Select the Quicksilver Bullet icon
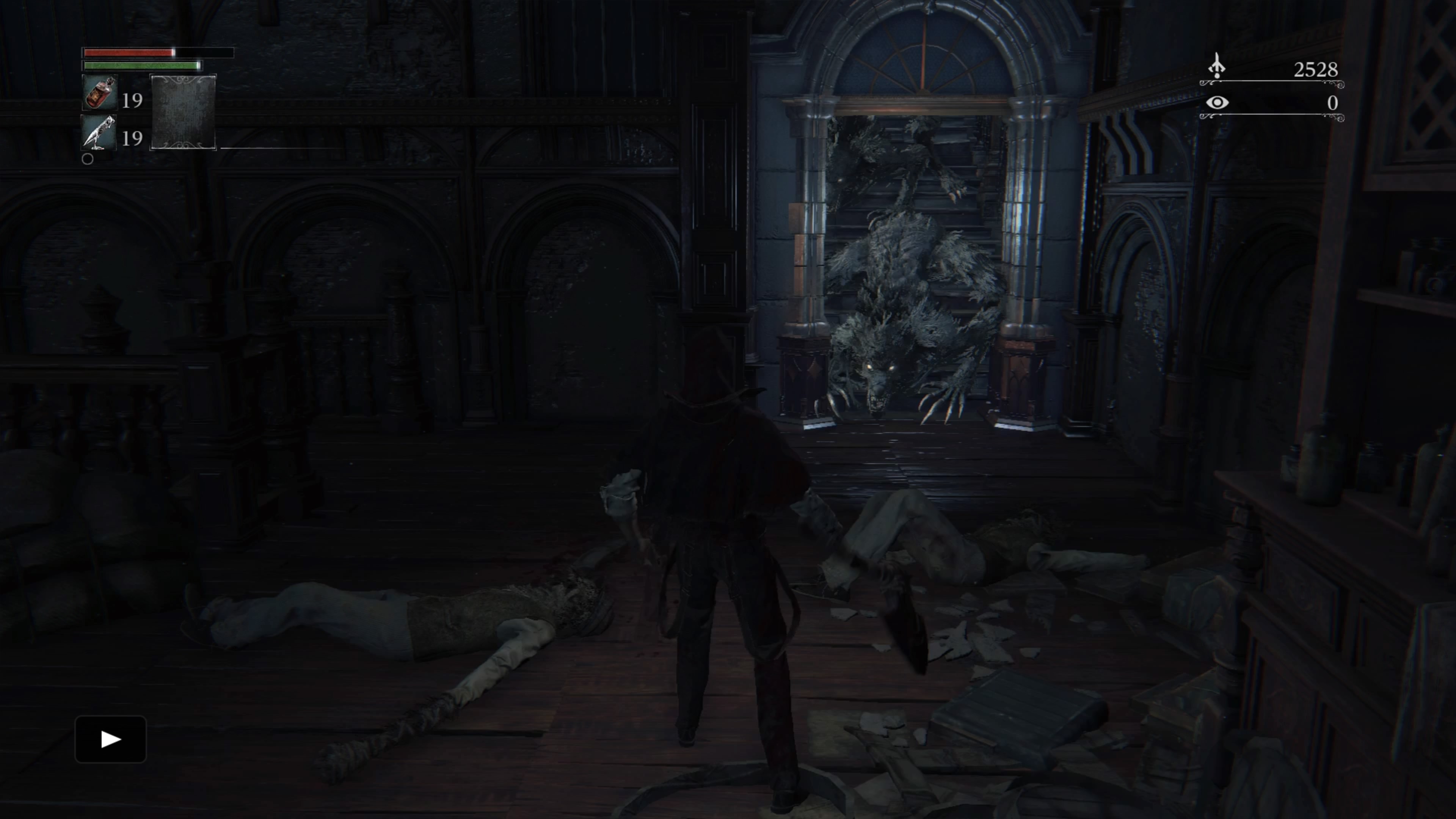 (x=99, y=133)
